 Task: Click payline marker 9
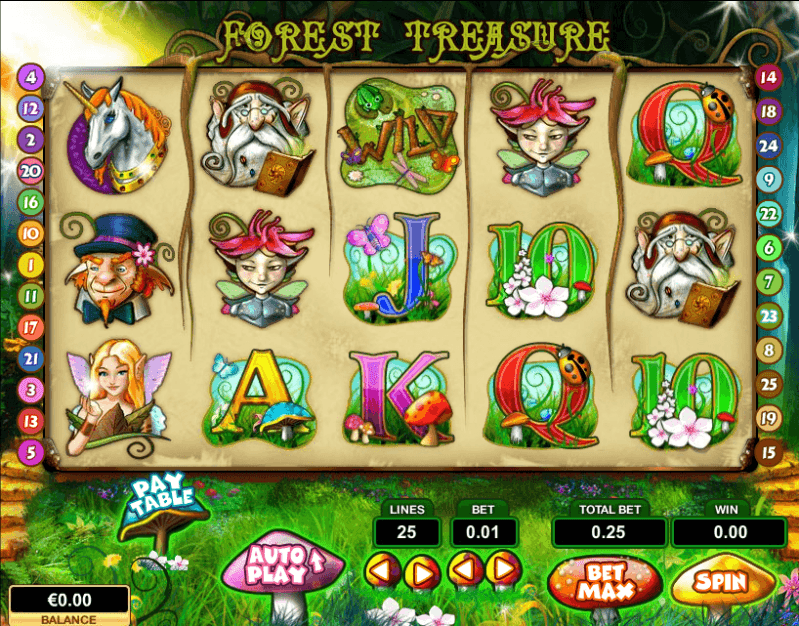(x=768, y=180)
